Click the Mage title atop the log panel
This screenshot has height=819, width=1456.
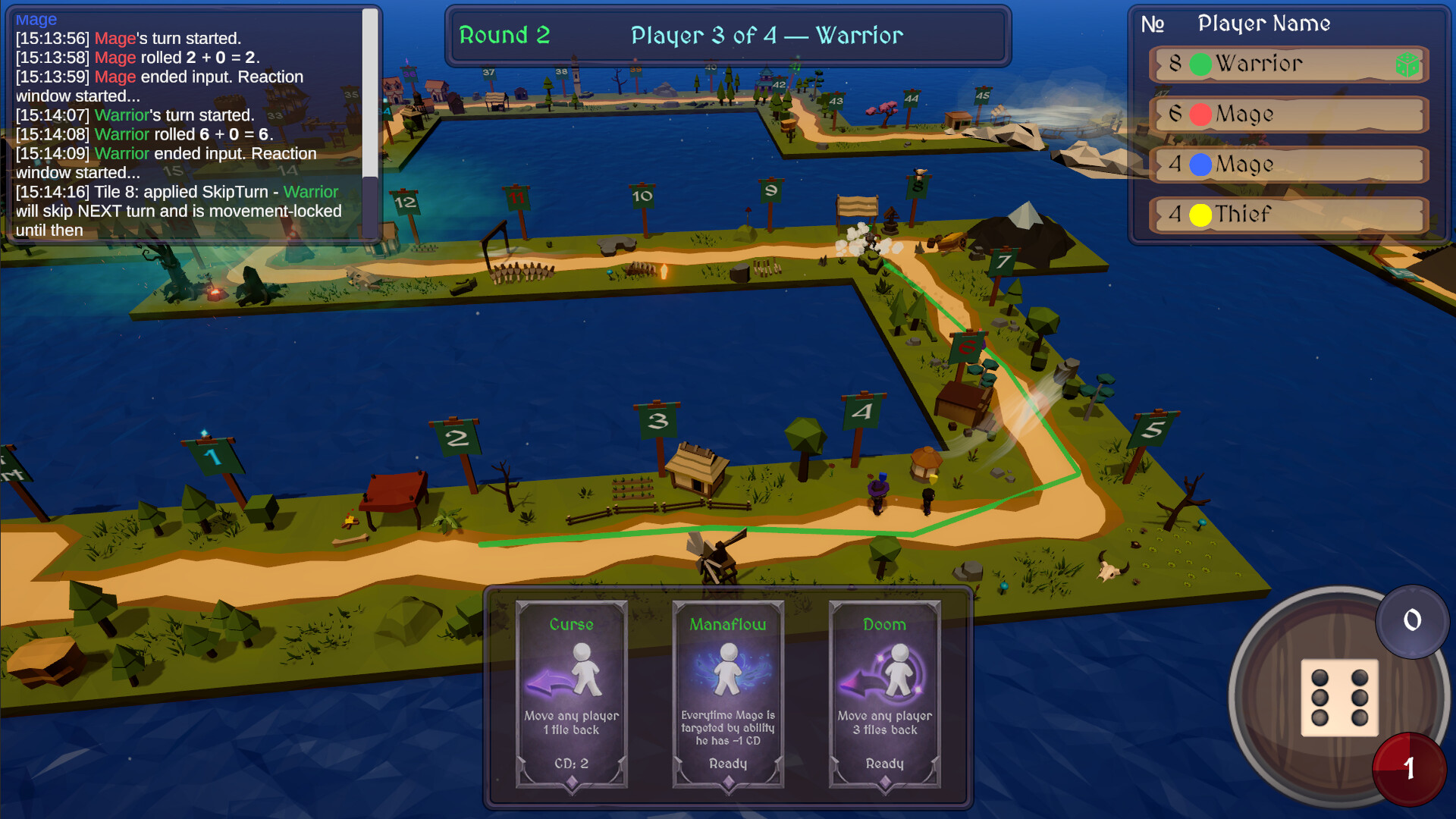[x=36, y=19]
